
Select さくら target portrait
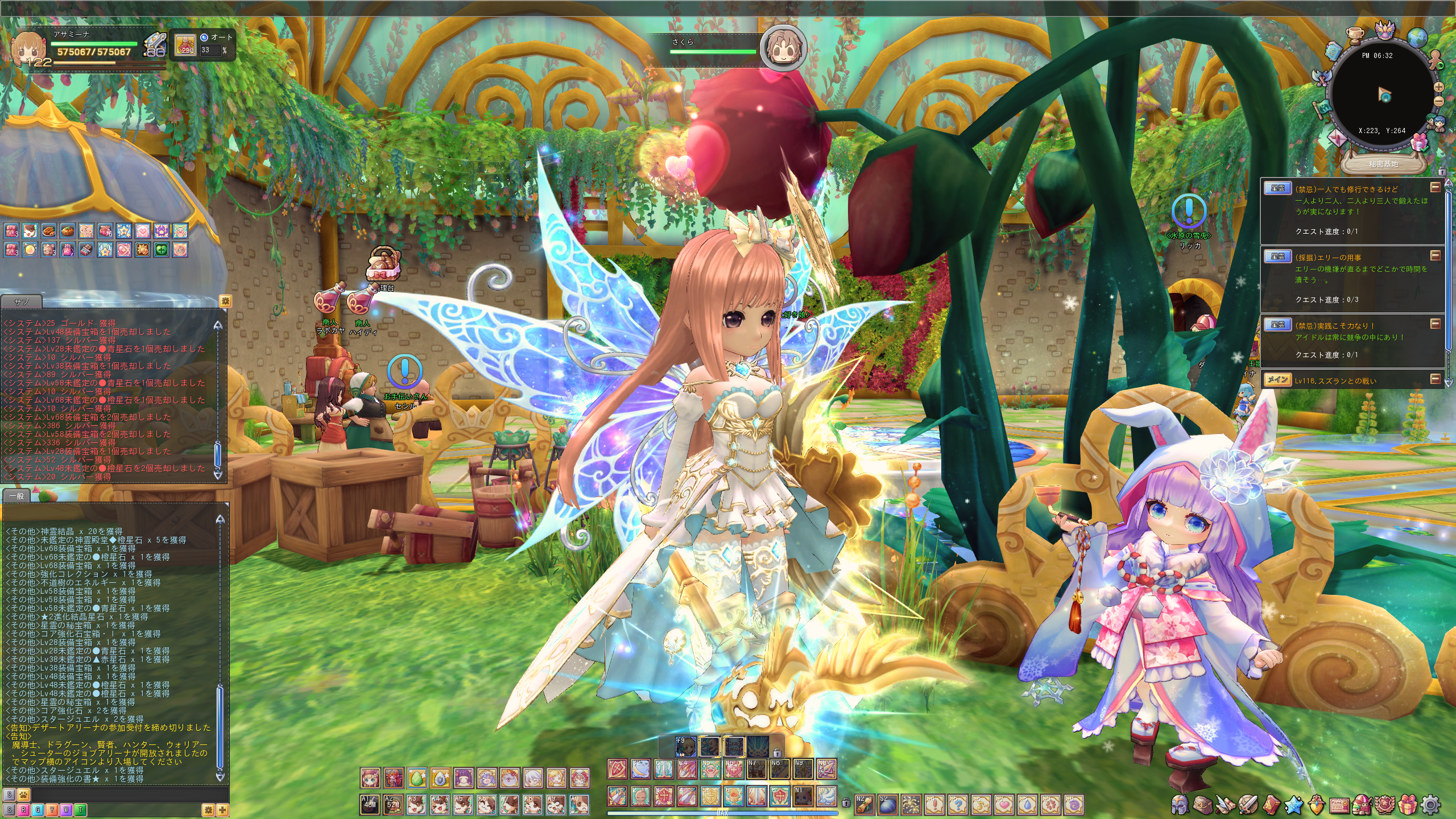pos(783,48)
